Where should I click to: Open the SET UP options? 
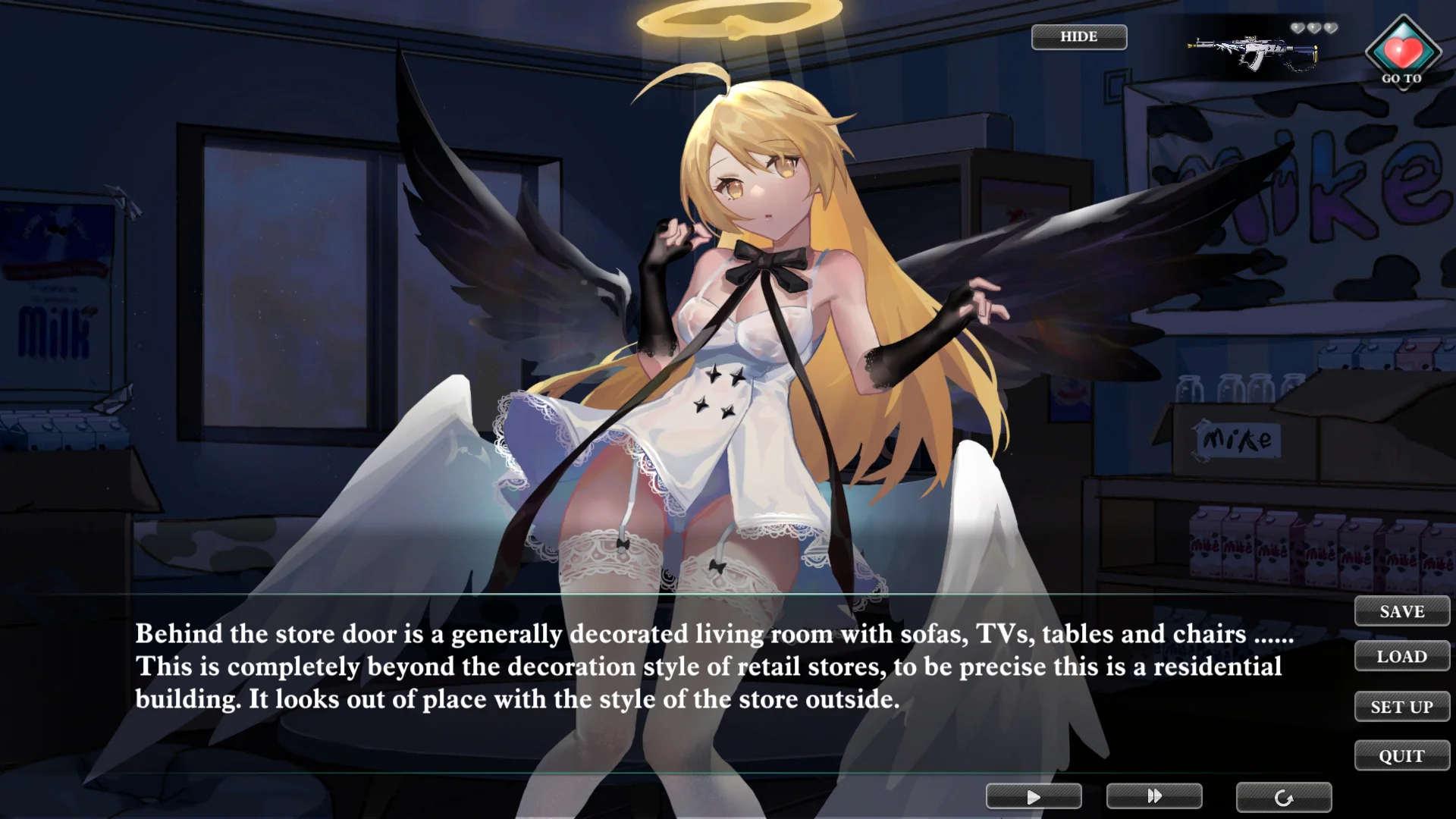(1401, 707)
